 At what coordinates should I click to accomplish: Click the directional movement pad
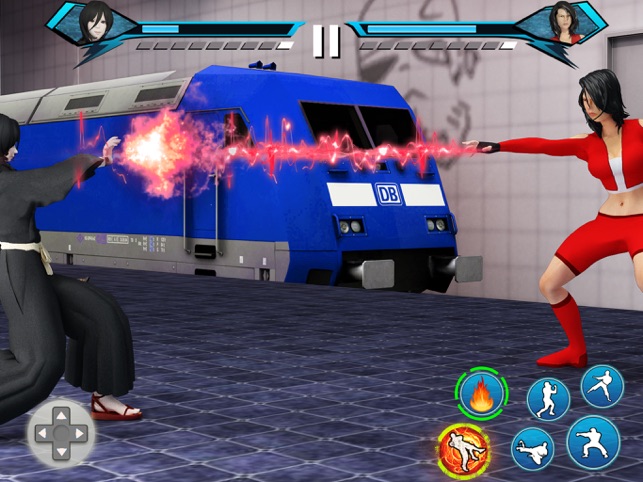(61, 432)
